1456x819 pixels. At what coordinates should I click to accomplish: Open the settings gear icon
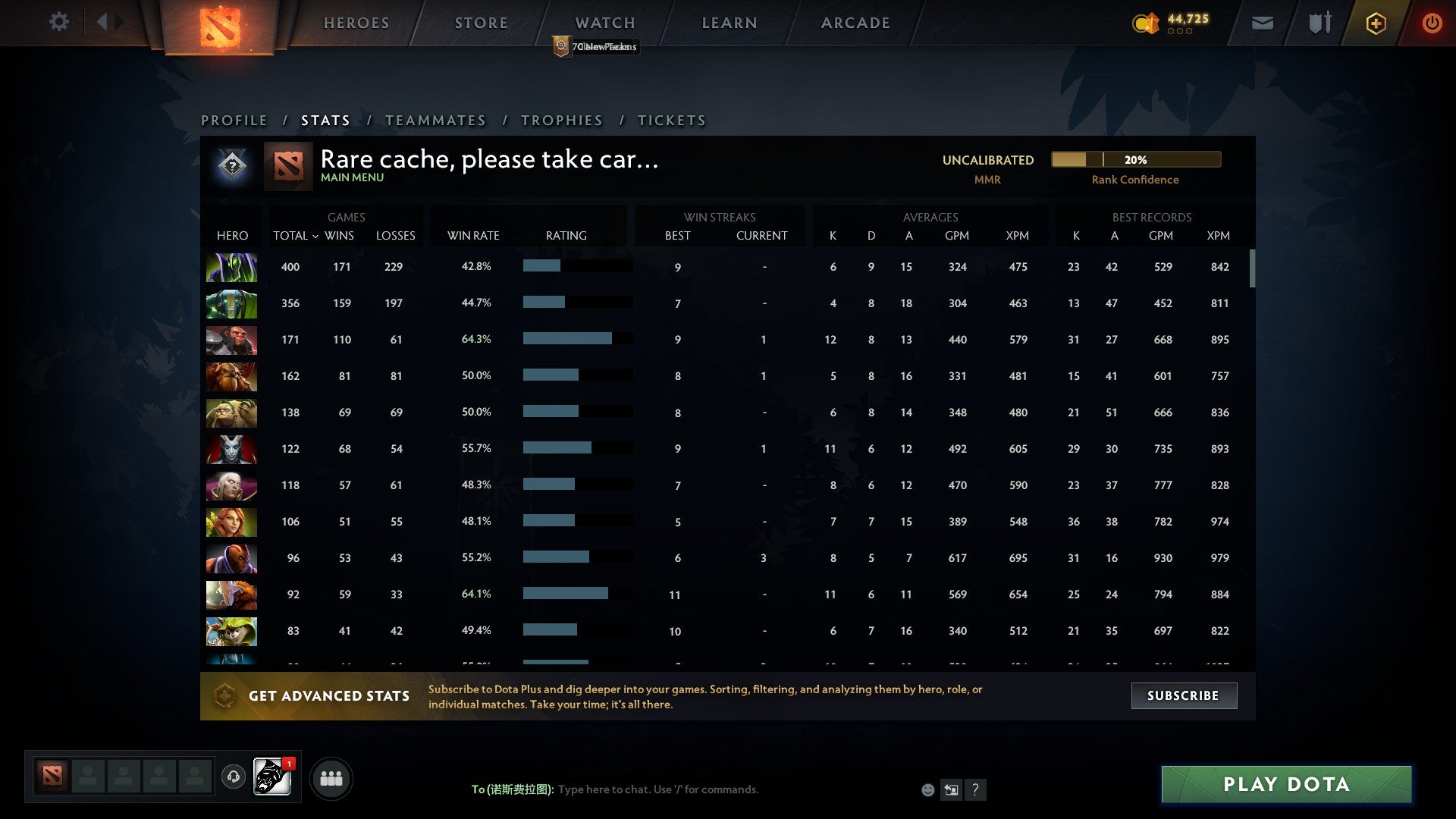click(x=59, y=22)
